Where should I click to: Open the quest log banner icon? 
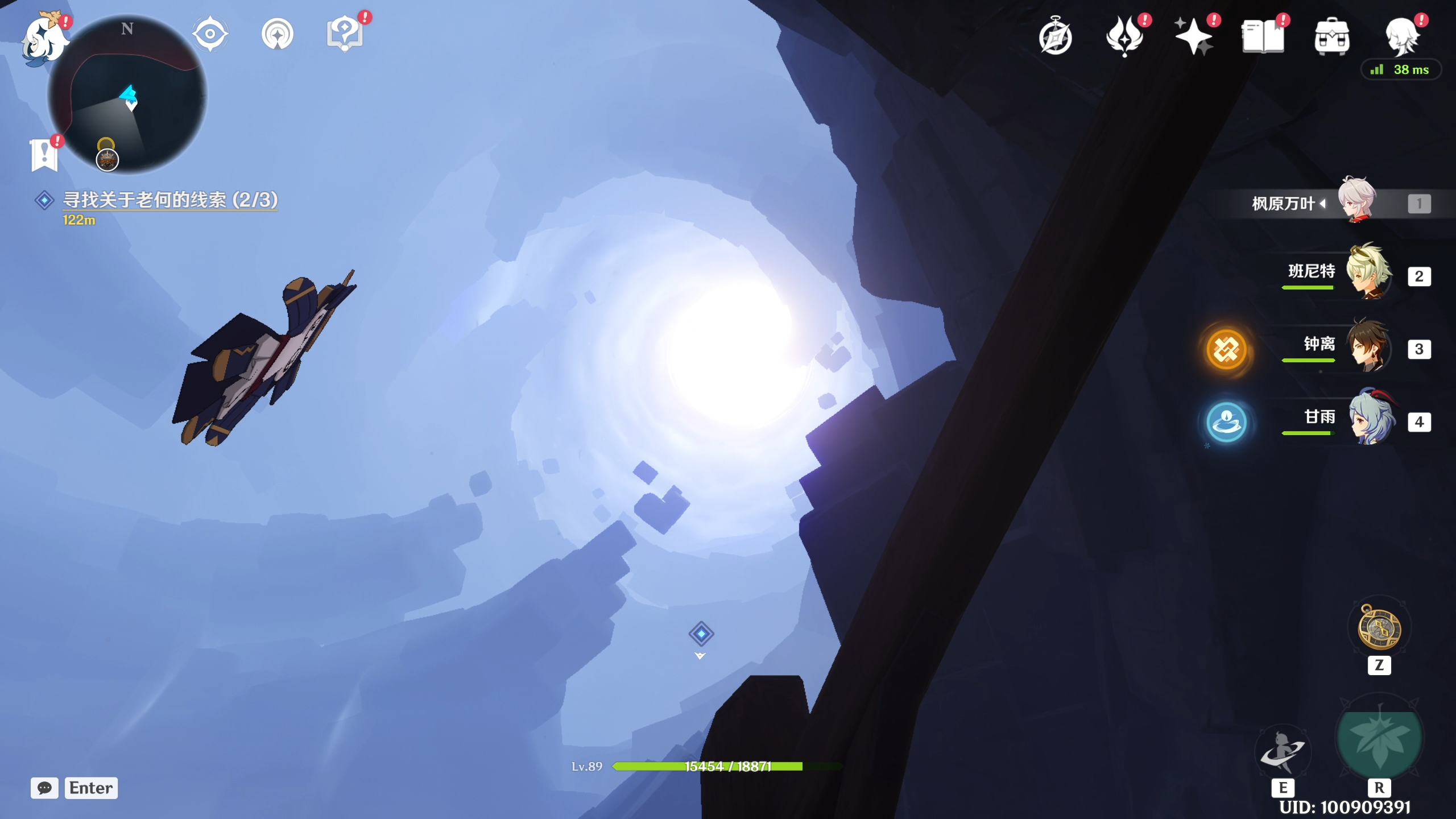44,155
